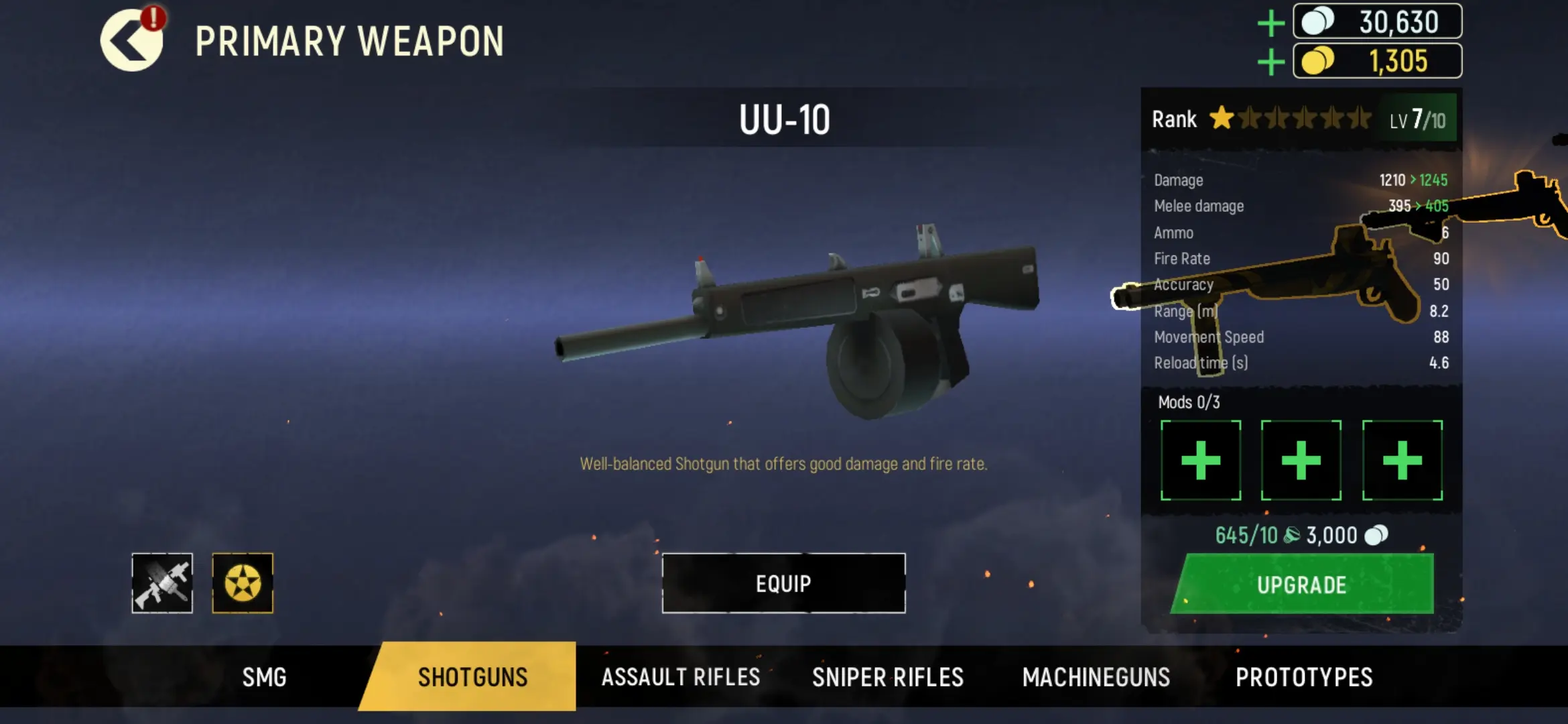This screenshot has height=724, width=1568.
Task: Select the gold star badge icon
Action: [x=243, y=583]
